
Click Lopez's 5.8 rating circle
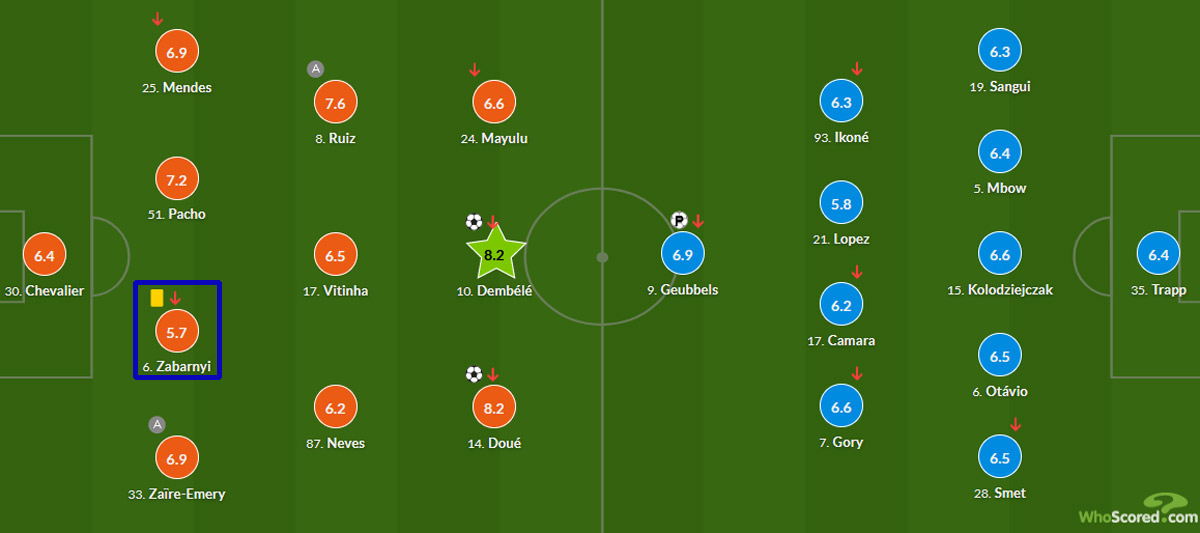(x=841, y=204)
